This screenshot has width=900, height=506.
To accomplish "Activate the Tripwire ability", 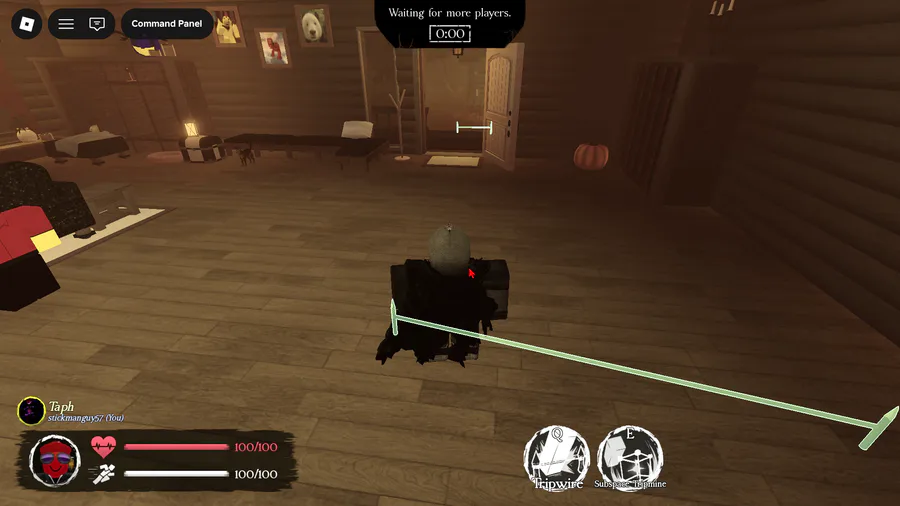I will (557, 458).
